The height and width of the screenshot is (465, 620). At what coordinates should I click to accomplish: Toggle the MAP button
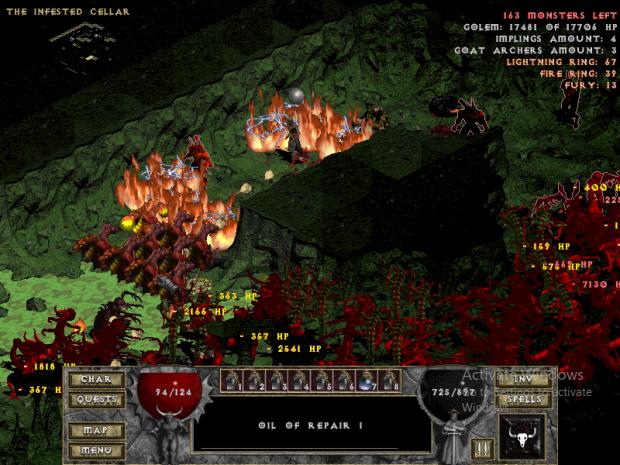[96, 431]
